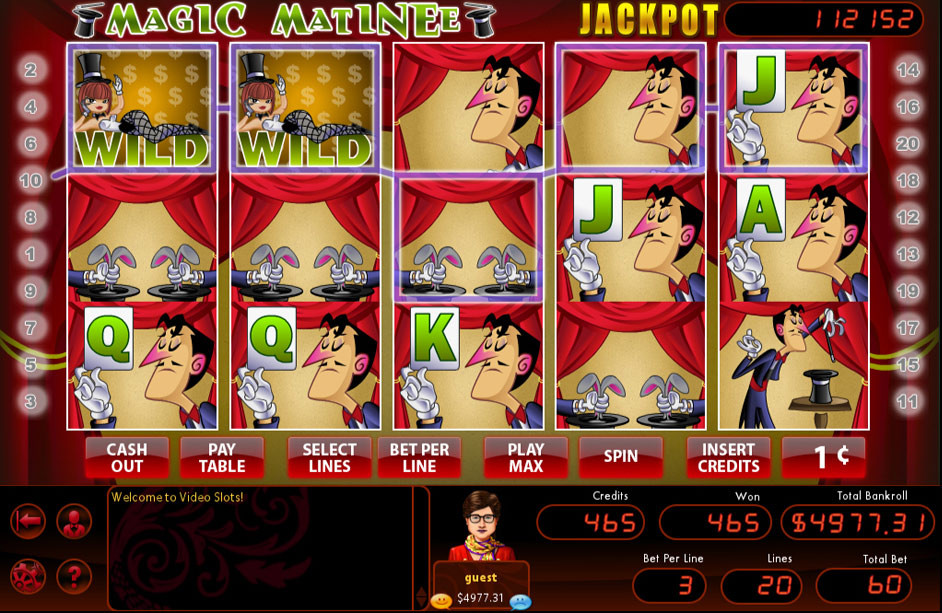Change the 1¢ coin denomination
The width and height of the screenshot is (942, 613).
click(824, 457)
